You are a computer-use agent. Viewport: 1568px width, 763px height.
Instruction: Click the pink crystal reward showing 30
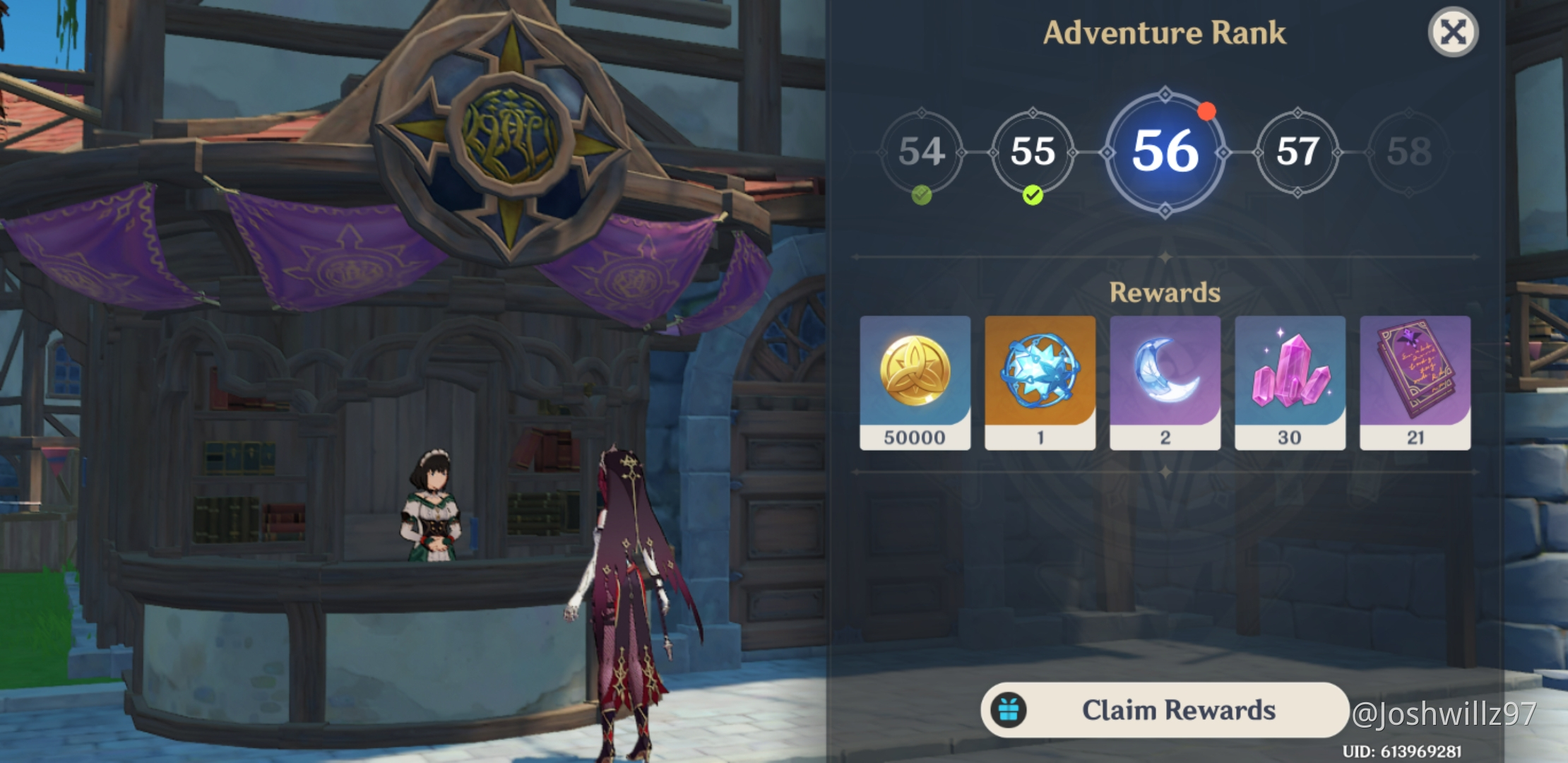[1288, 381]
